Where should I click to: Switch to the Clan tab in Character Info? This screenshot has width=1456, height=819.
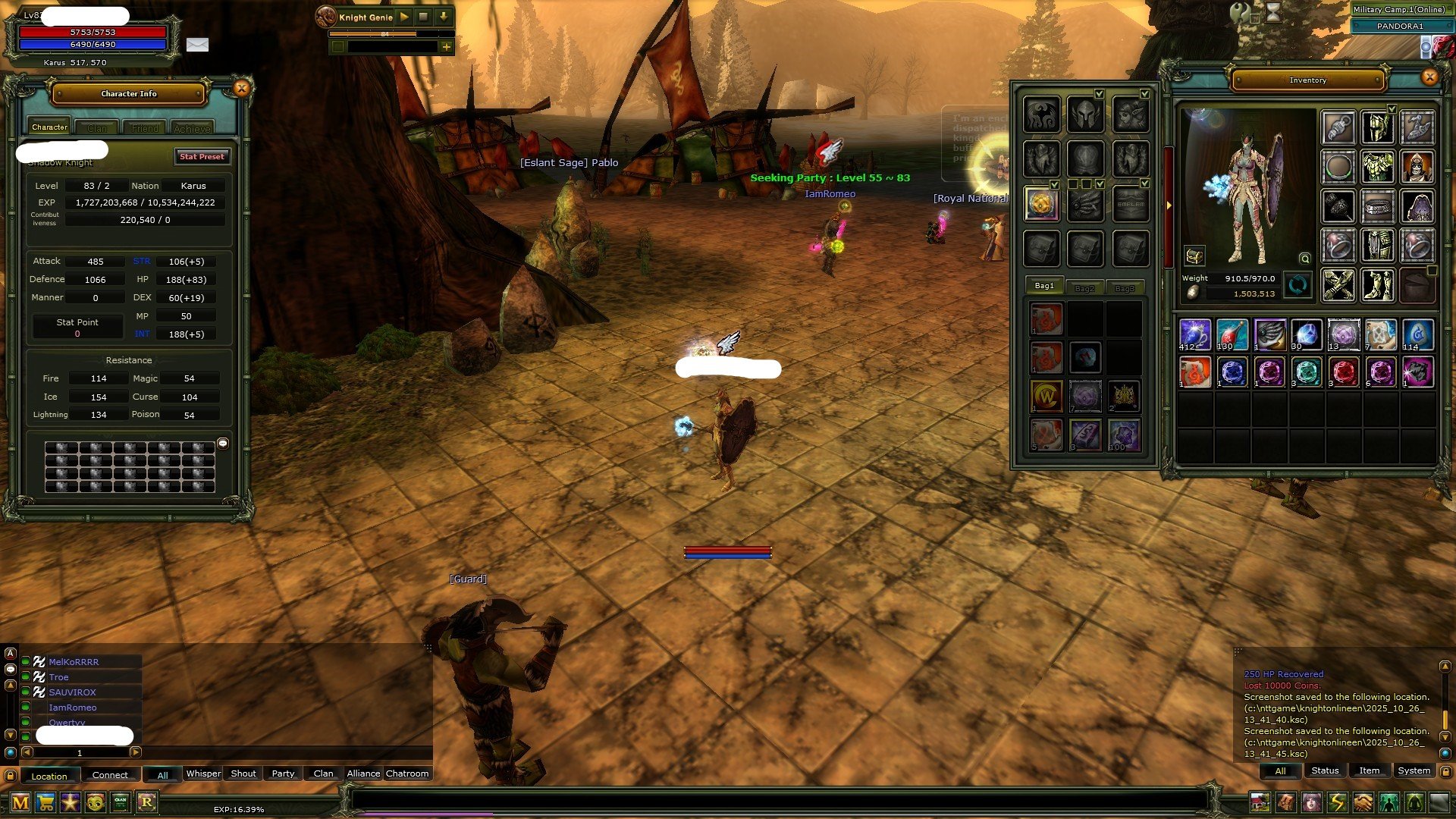97,128
